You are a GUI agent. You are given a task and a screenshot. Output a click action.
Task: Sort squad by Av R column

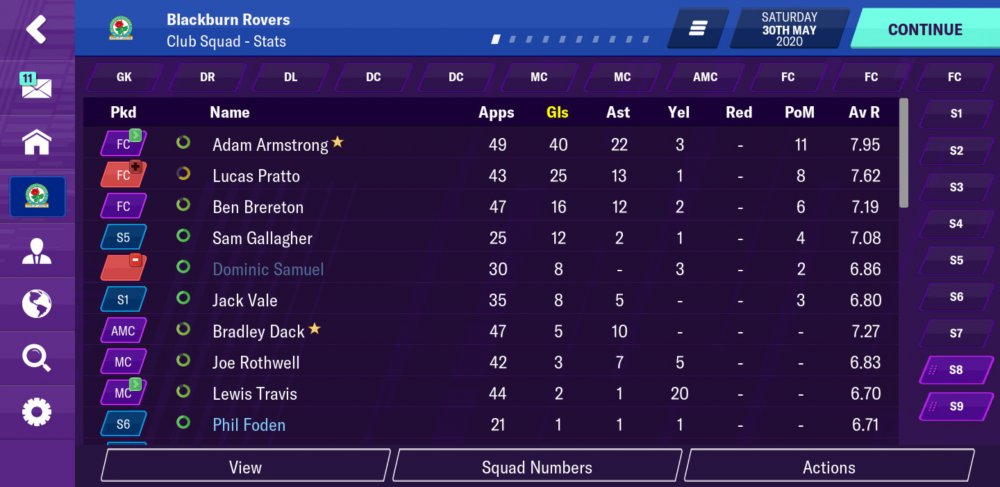coord(864,112)
